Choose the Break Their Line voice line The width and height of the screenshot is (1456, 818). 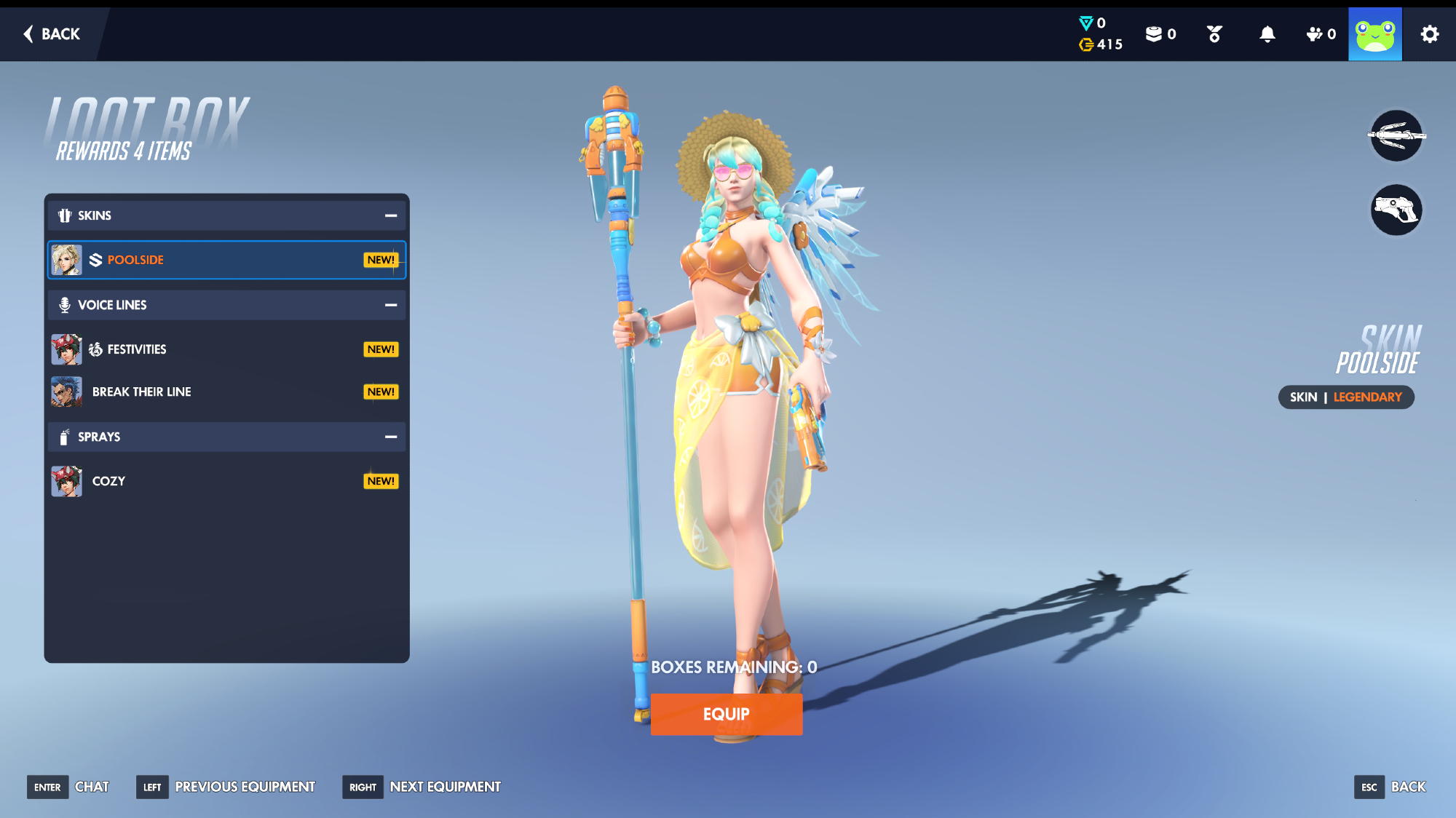pos(226,392)
